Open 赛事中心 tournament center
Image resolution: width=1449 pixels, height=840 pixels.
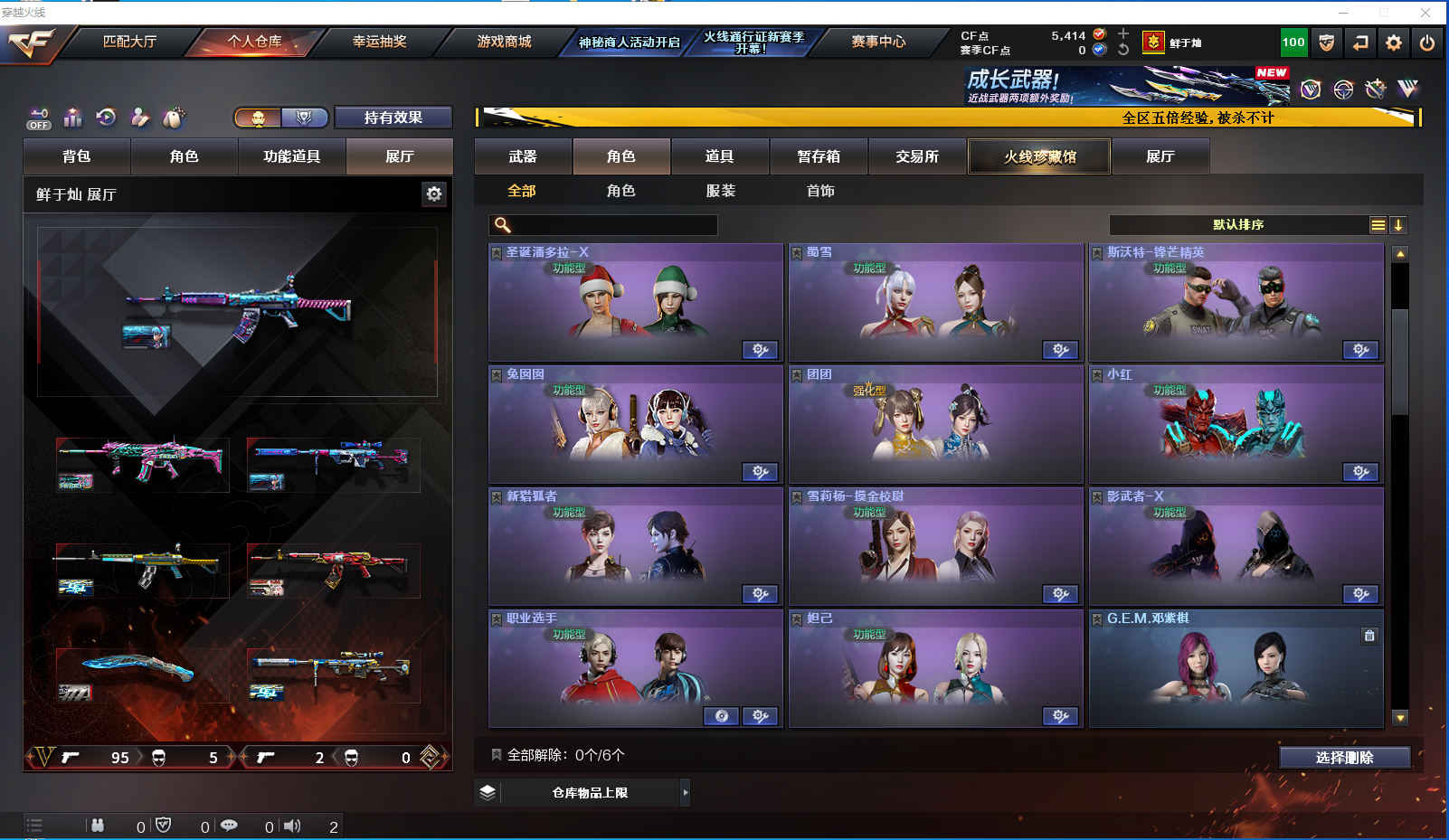tap(877, 42)
